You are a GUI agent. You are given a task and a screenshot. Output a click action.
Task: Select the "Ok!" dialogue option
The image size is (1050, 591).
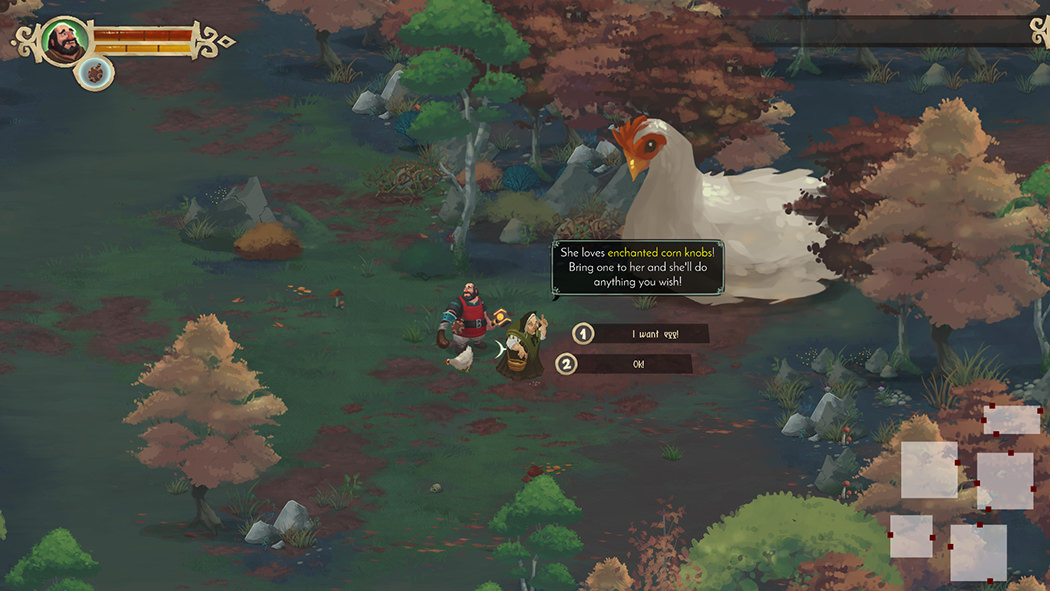(637, 364)
